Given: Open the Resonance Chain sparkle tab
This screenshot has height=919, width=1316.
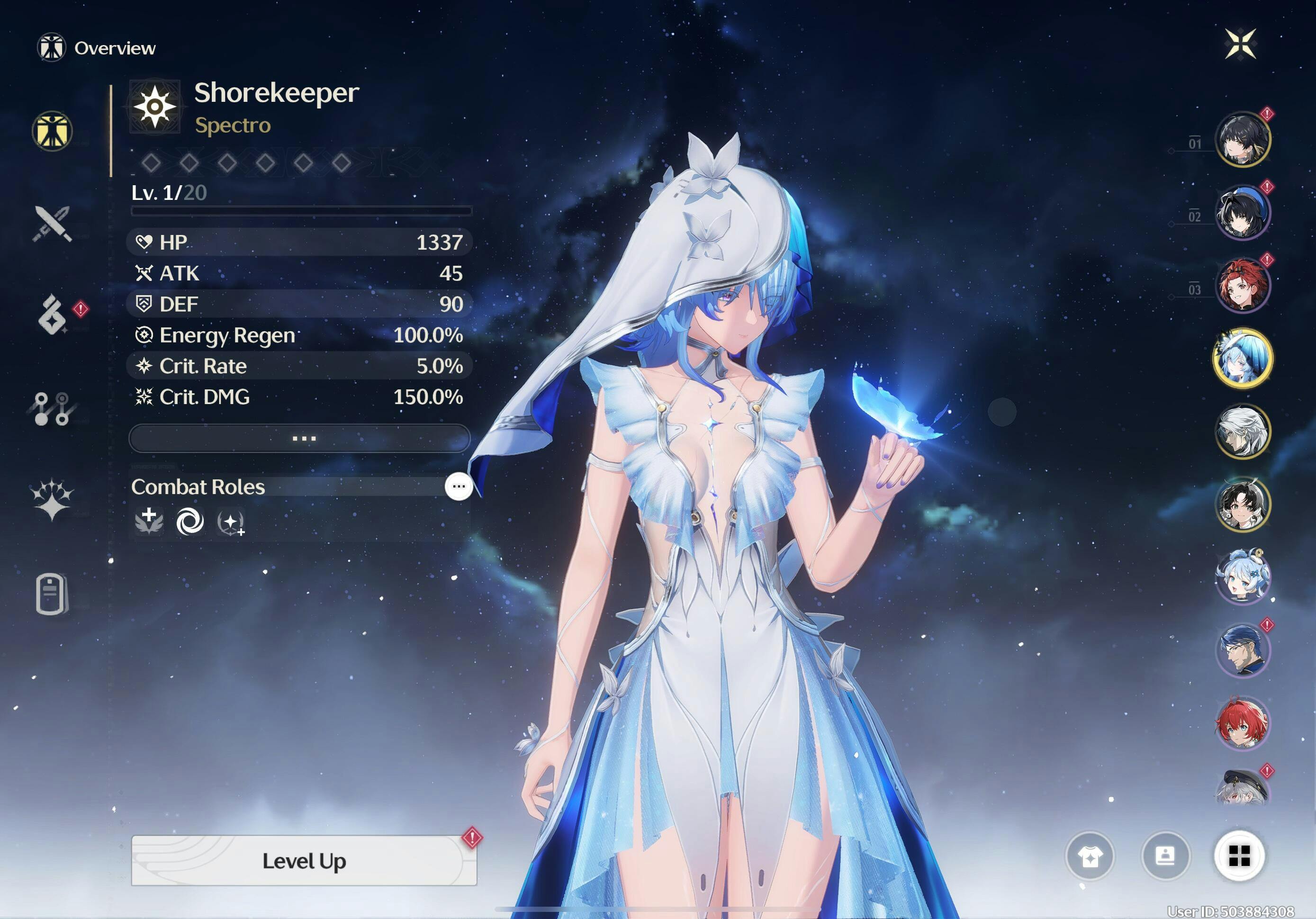Looking at the screenshot, I should (52, 499).
